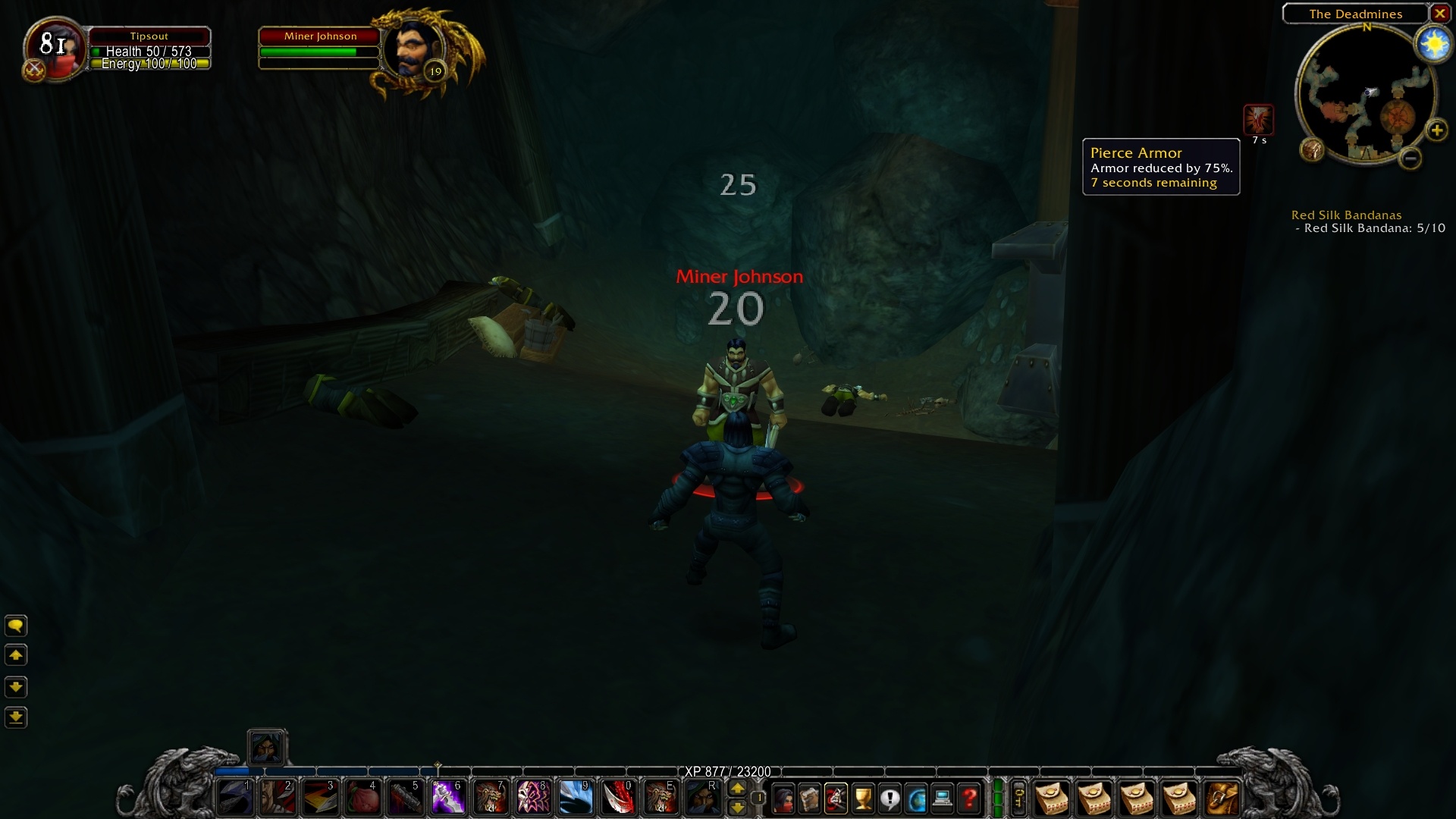Image resolution: width=1456 pixels, height=819 pixels.
Task: Open the Quest Log exclamation icon
Action: (x=889, y=799)
